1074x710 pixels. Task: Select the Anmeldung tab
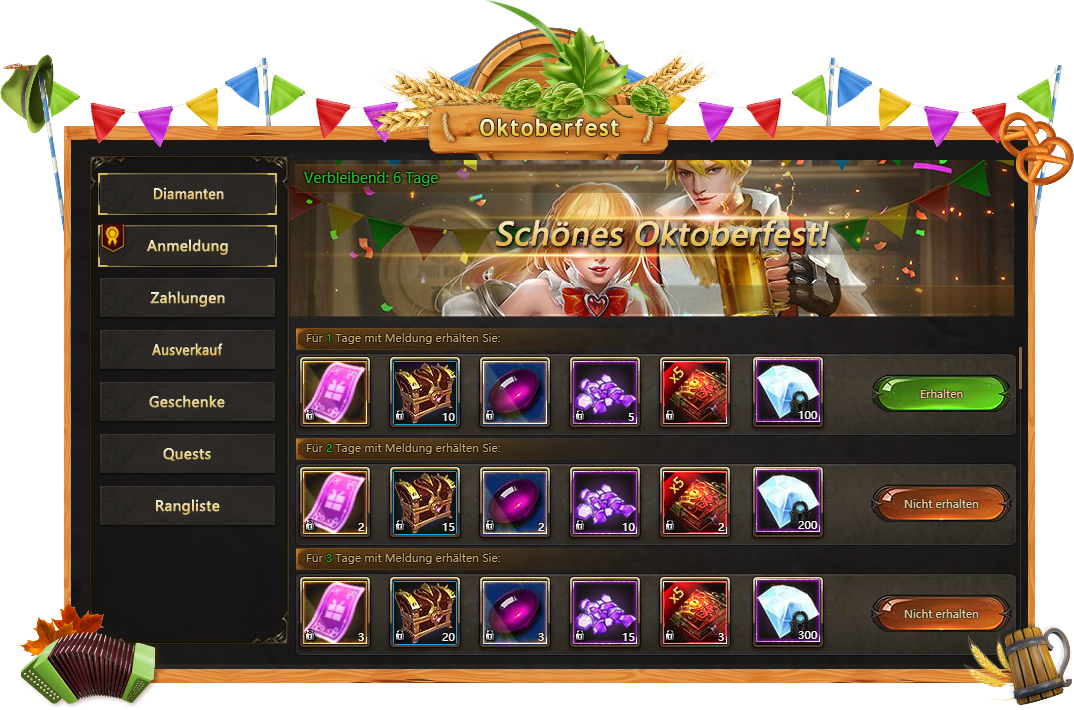click(x=187, y=246)
